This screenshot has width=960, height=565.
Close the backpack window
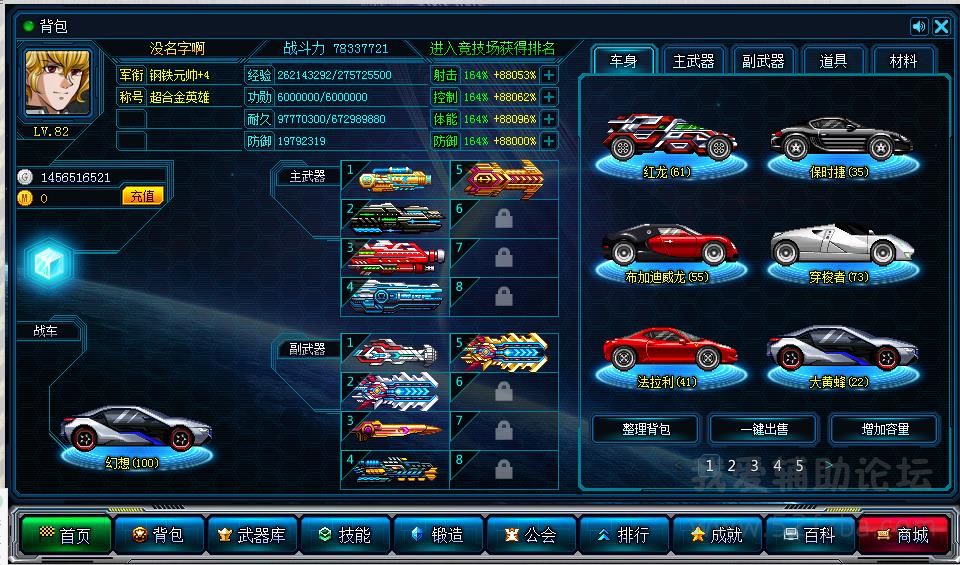point(941,27)
